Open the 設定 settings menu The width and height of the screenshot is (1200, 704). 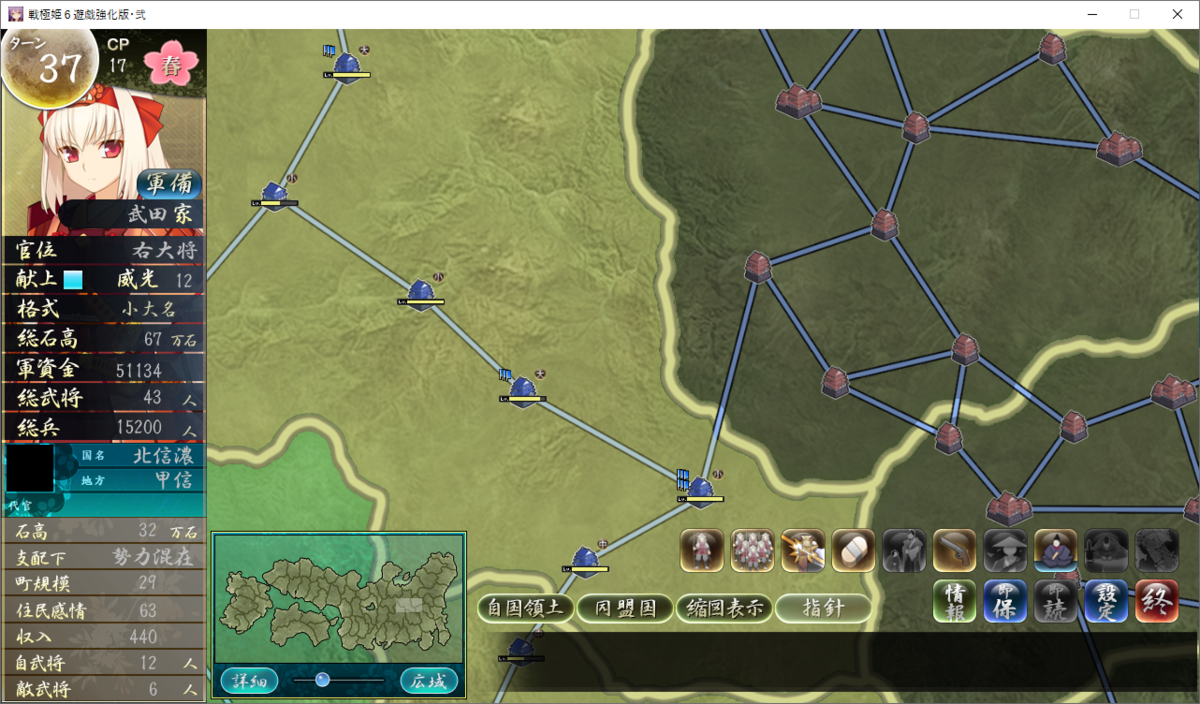[x=1106, y=601]
